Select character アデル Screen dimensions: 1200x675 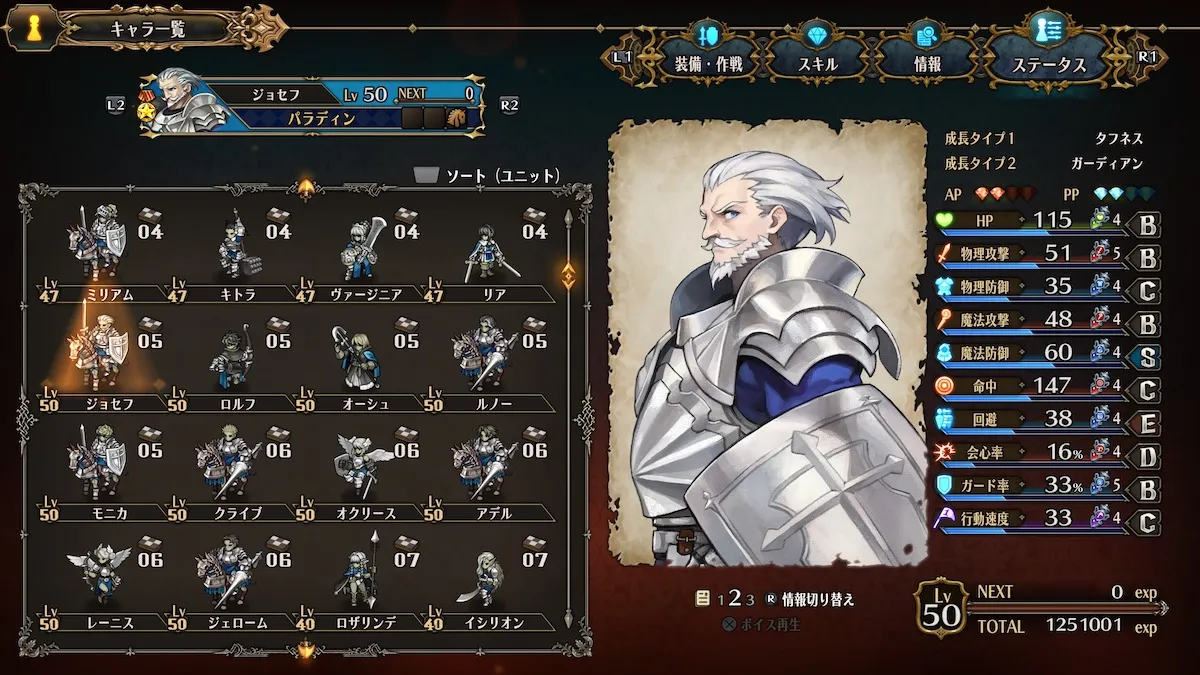489,468
